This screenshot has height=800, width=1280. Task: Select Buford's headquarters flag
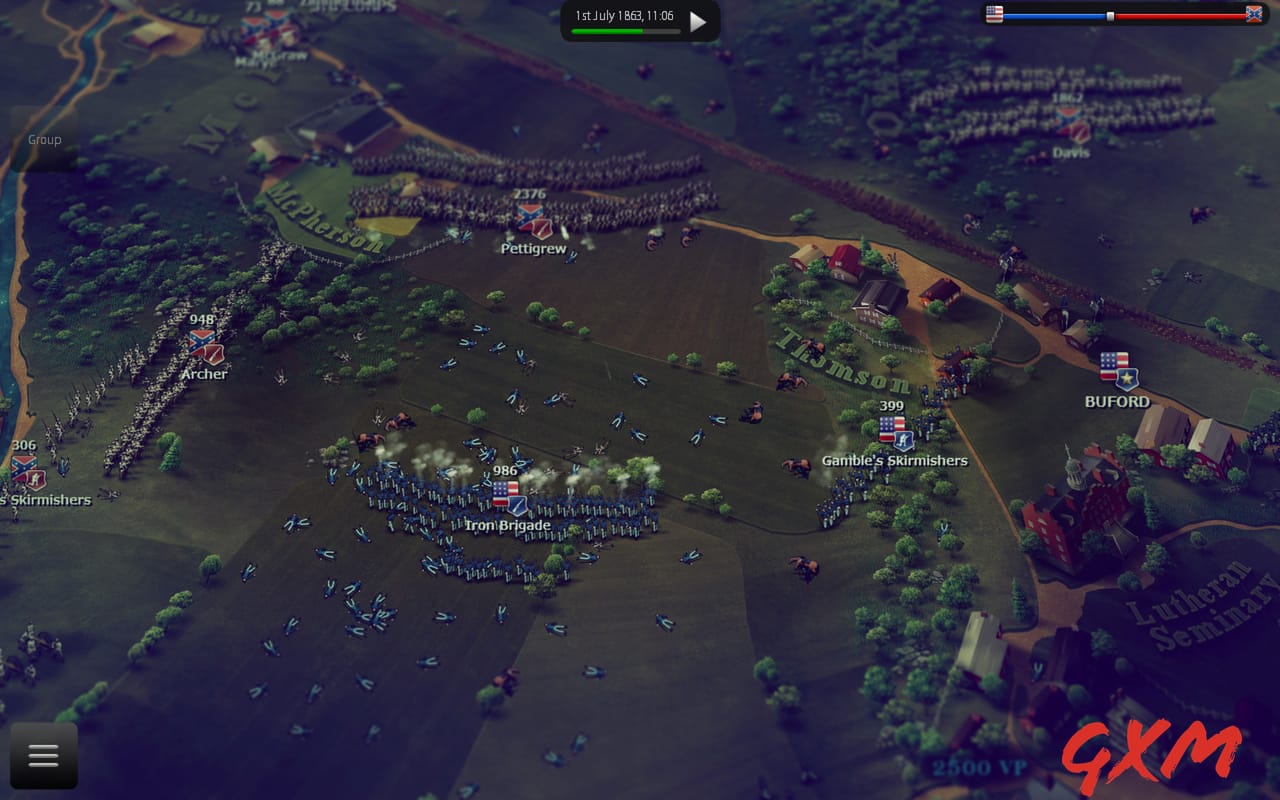[1114, 367]
